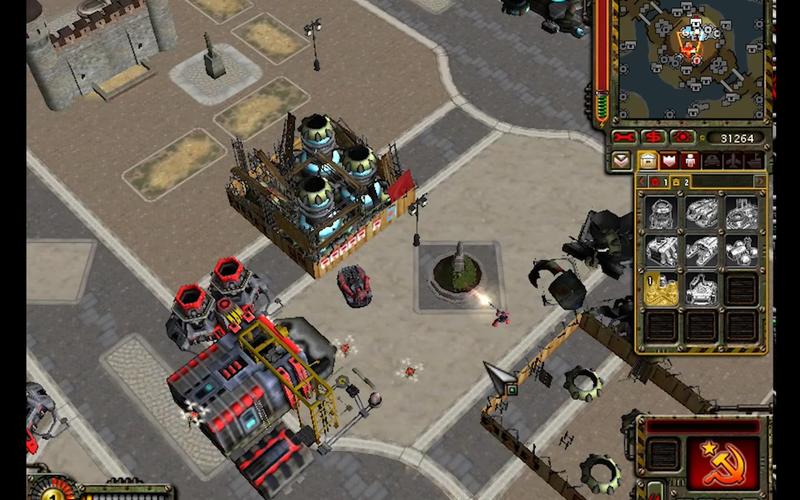Image resolution: width=800 pixels, height=500 pixels.
Task: Choose the top-right structure build icon
Action: click(741, 211)
